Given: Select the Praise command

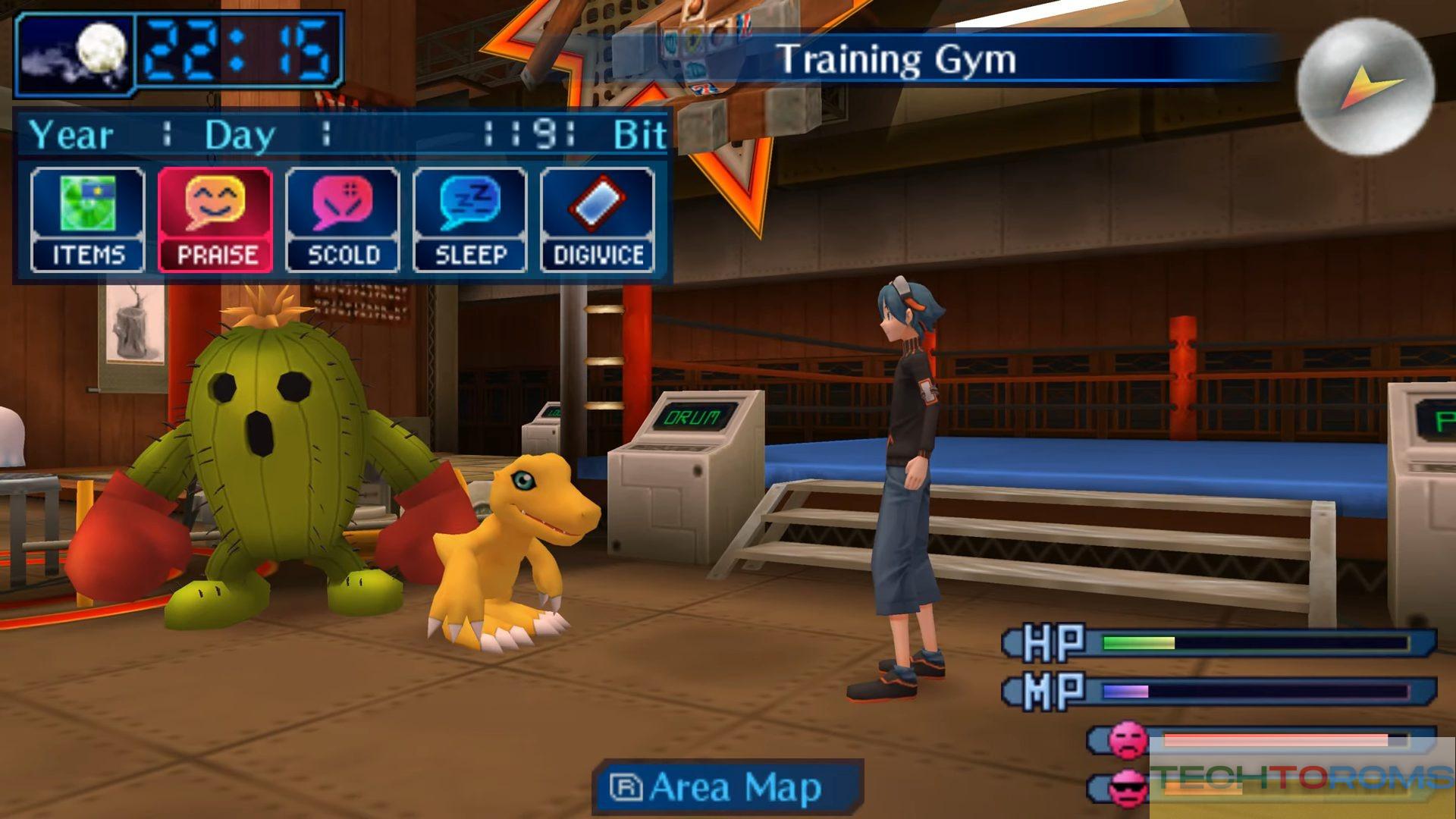Looking at the screenshot, I should tap(215, 220).
